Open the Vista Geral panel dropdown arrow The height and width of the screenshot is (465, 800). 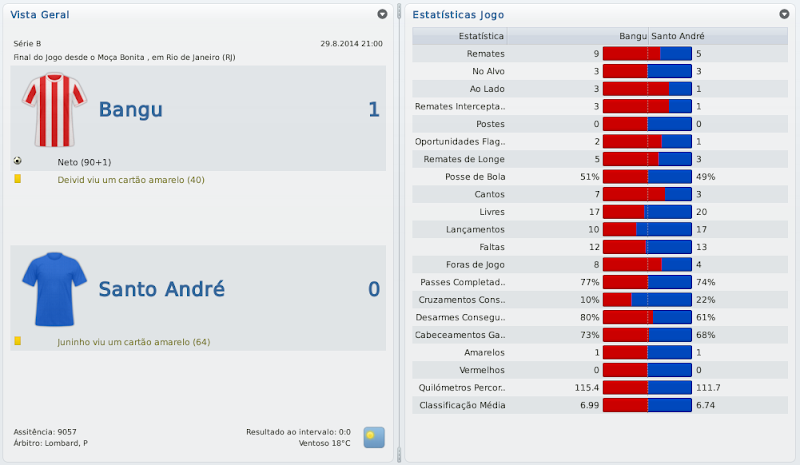(x=382, y=15)
